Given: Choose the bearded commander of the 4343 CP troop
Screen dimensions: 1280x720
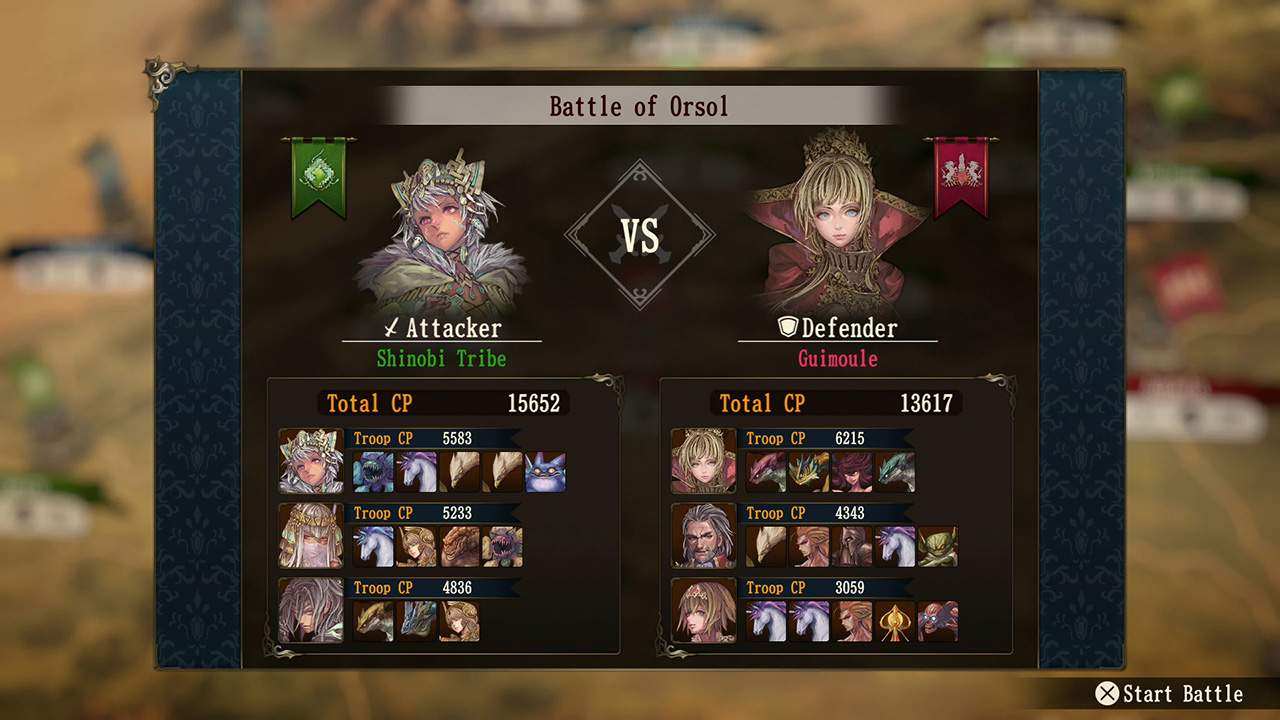Looking at the screenshot, I should point(703,536).
